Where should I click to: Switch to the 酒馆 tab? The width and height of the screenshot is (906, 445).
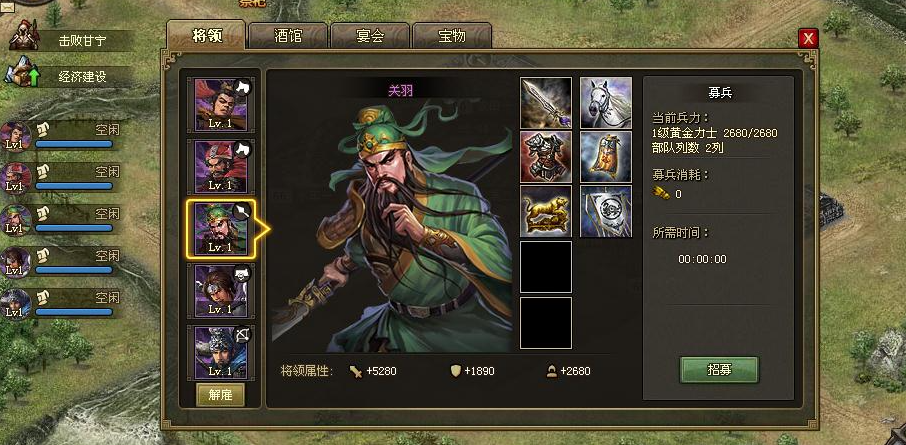click(288, 37)
